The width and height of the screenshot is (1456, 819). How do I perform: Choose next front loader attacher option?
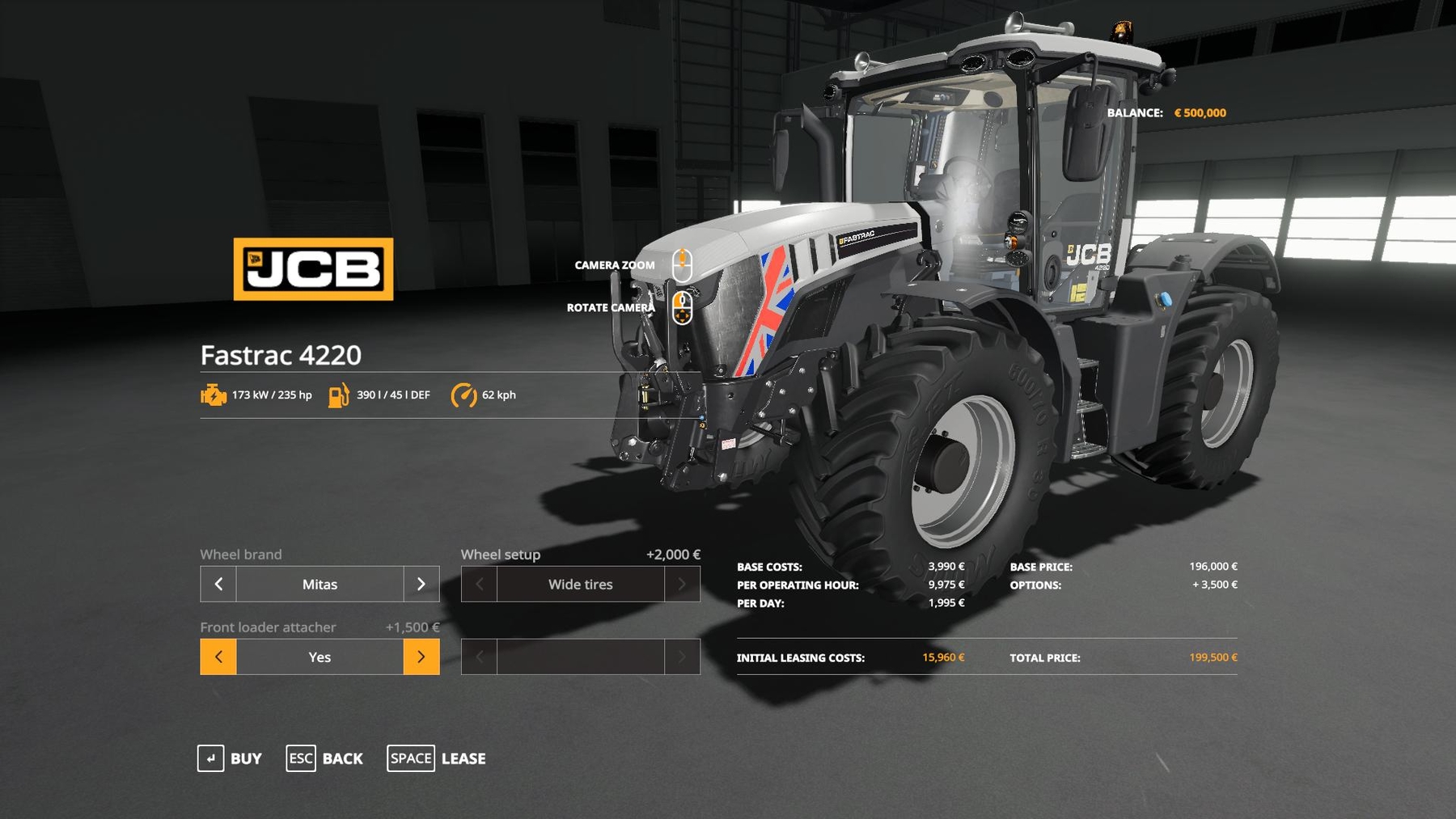pos(421,656)
